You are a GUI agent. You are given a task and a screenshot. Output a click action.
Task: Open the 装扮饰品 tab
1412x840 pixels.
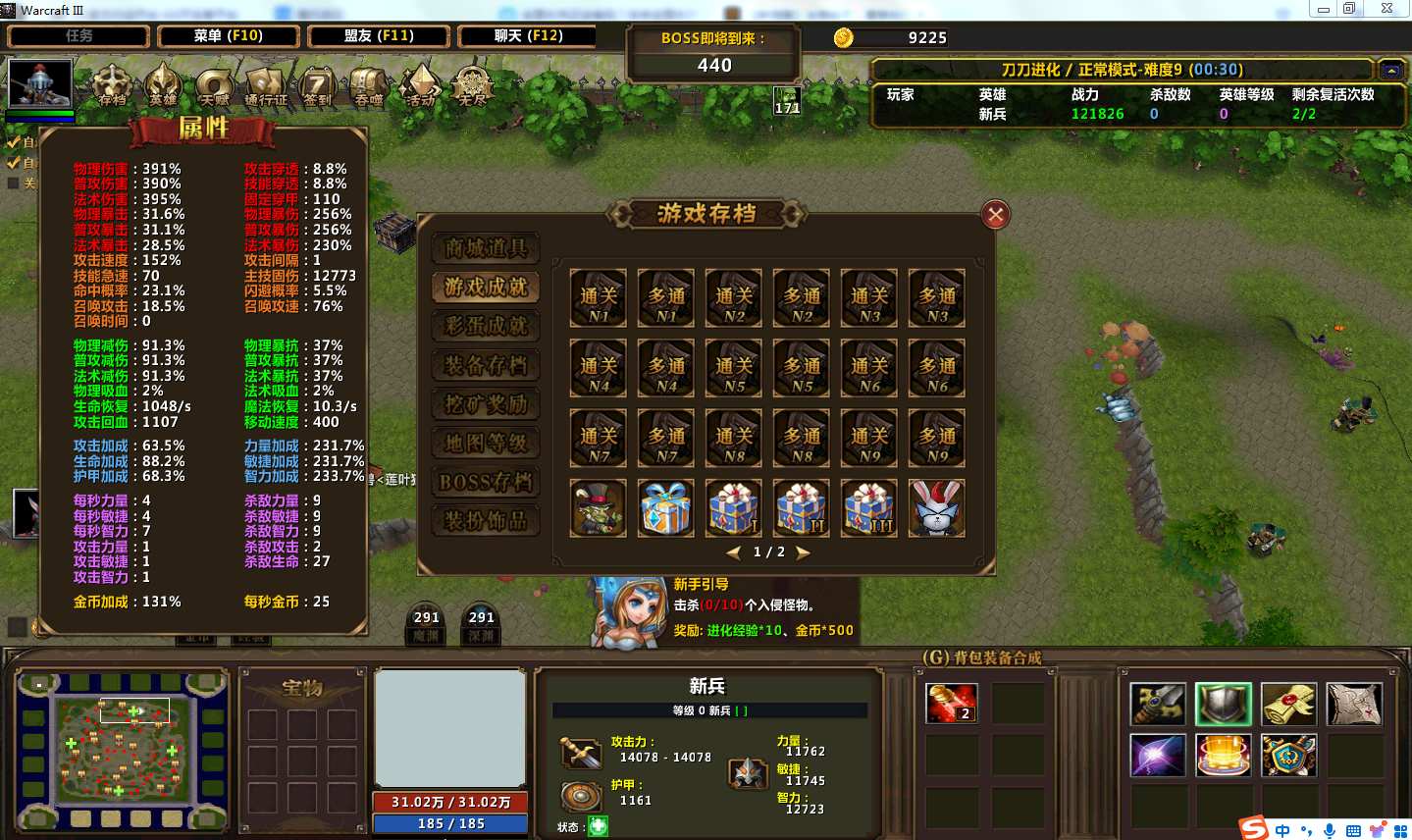[x=486, y=520]
